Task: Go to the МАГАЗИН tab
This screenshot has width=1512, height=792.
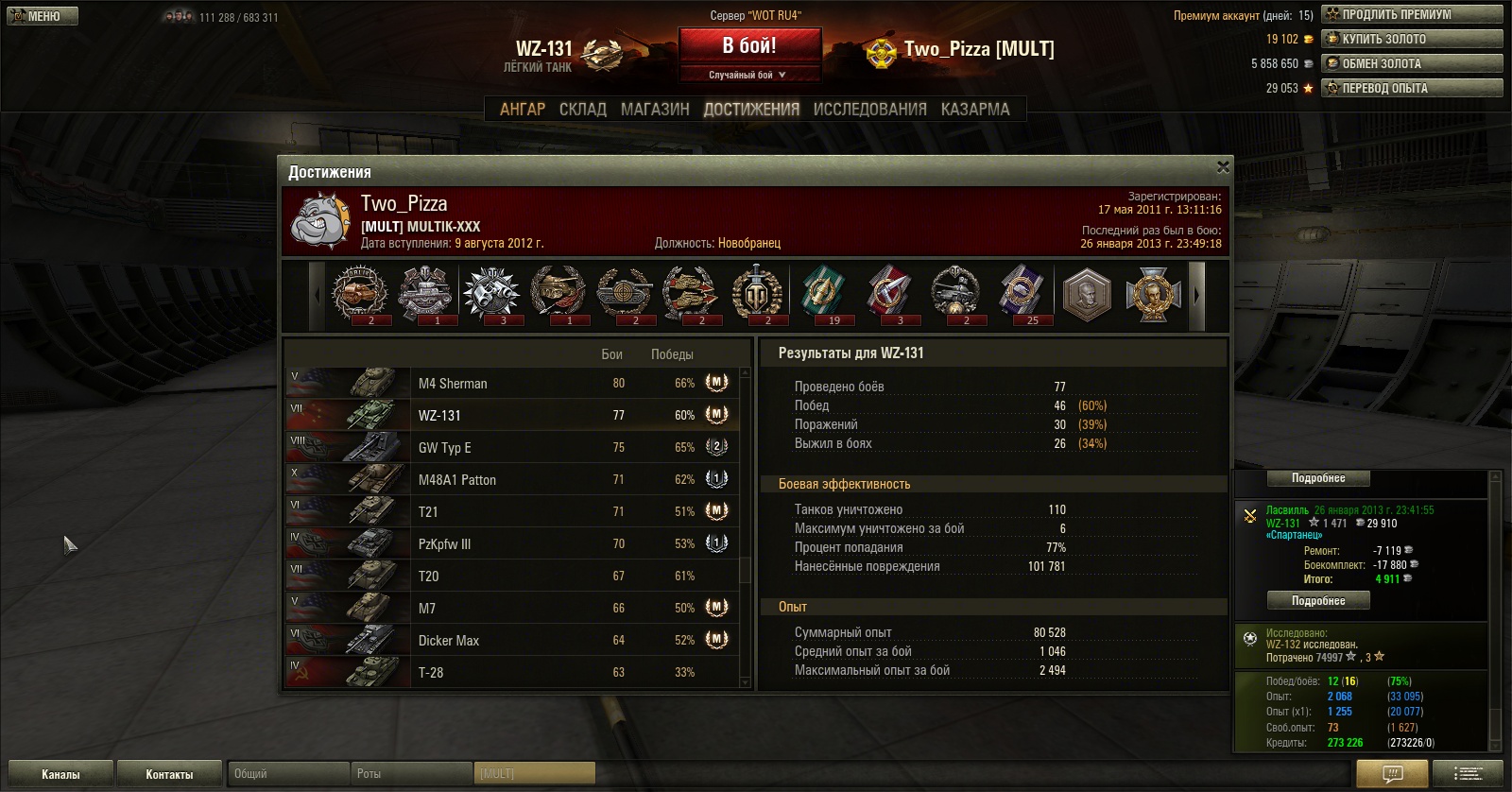Action: tap(655, 110)
